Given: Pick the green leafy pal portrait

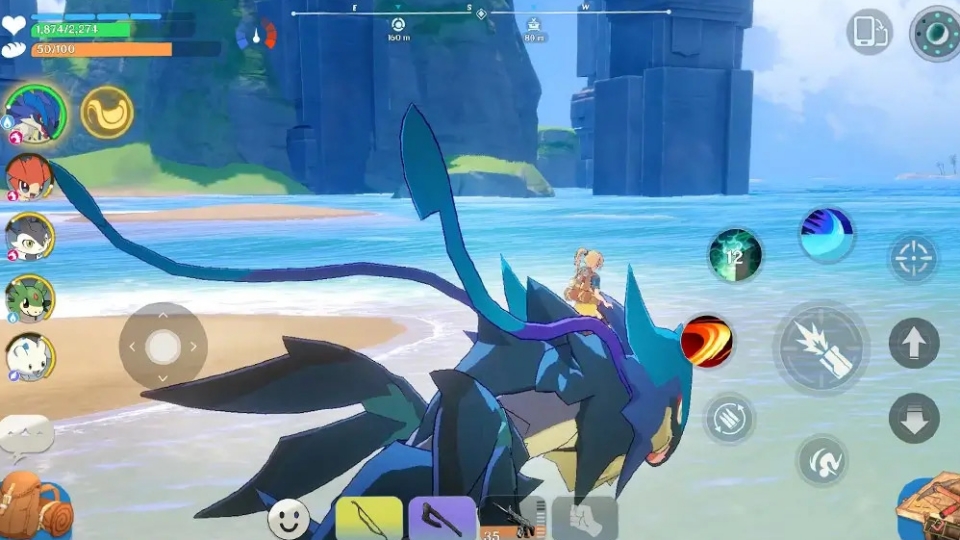Looking at the screenshot, I should coord(30,298).
